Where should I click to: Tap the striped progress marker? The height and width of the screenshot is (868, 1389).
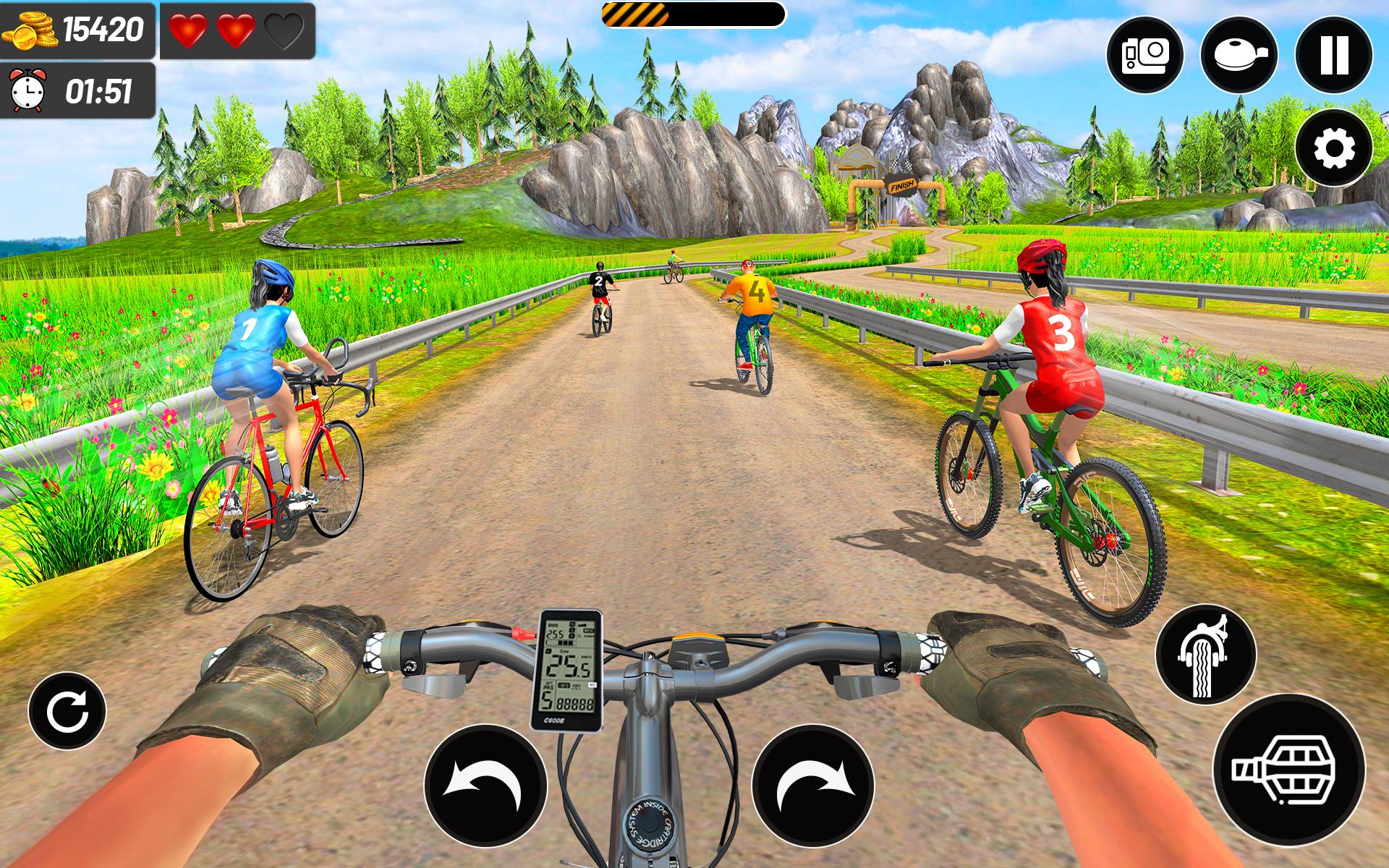(x=635, y=13)
